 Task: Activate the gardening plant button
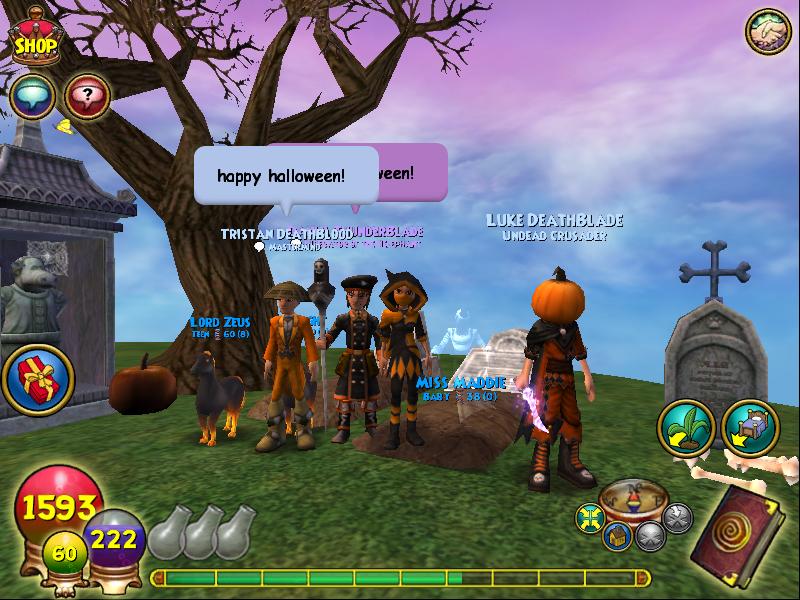tap(685, 427)
